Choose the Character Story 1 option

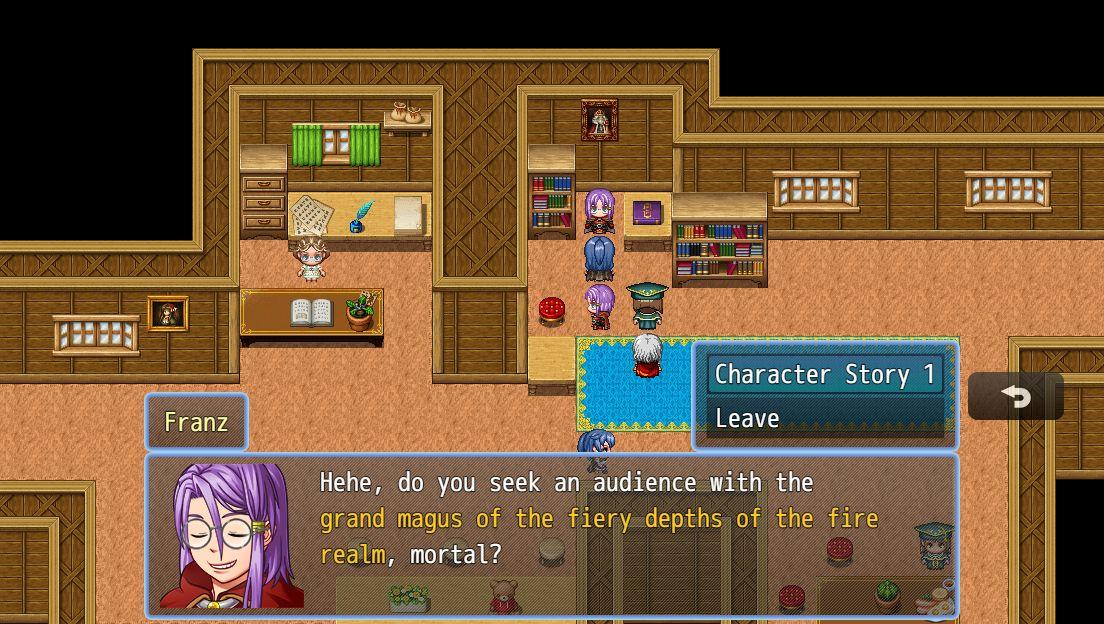(824, 375)
